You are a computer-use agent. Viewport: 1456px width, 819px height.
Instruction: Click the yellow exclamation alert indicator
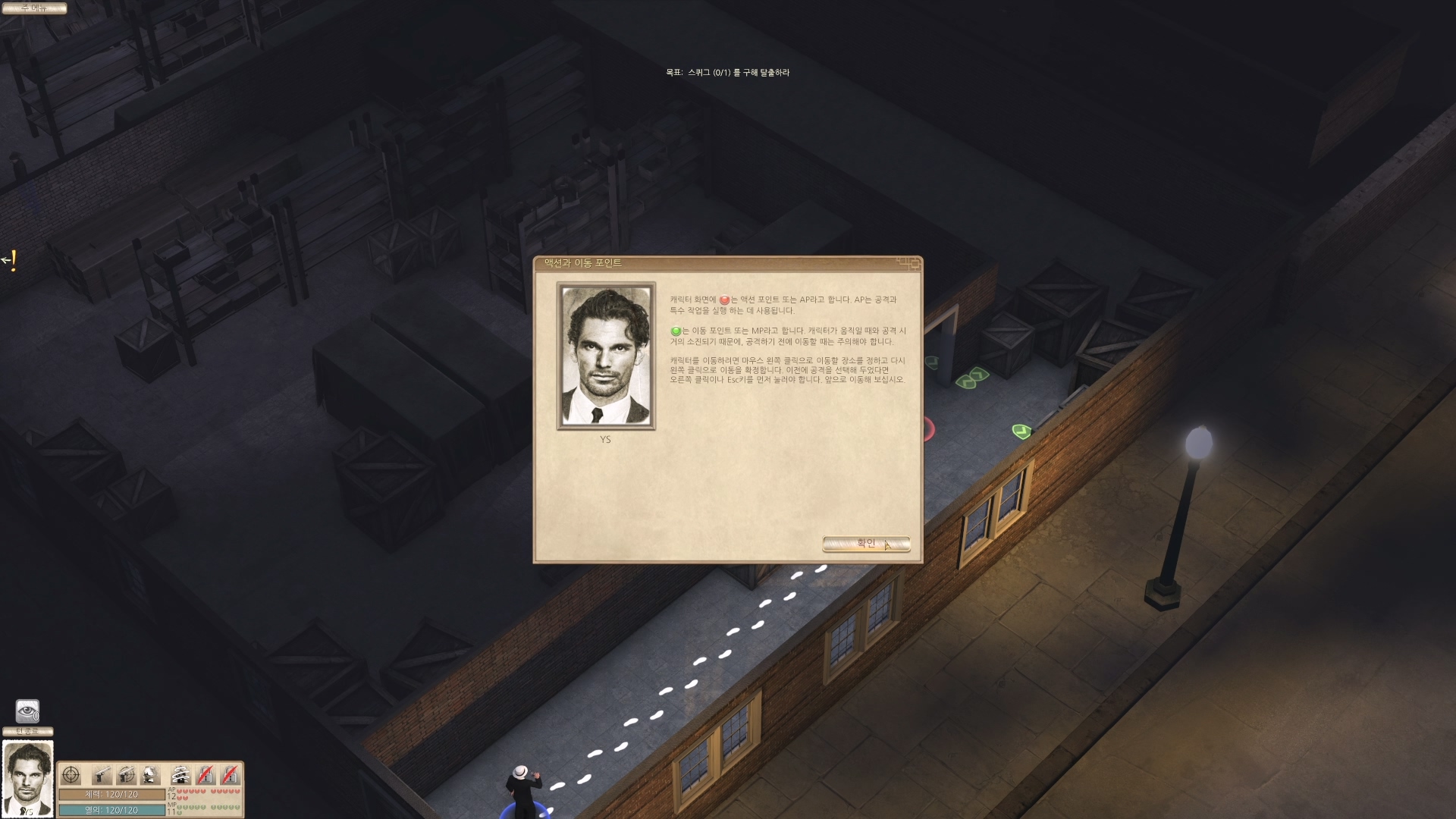(x=11, y=261)
